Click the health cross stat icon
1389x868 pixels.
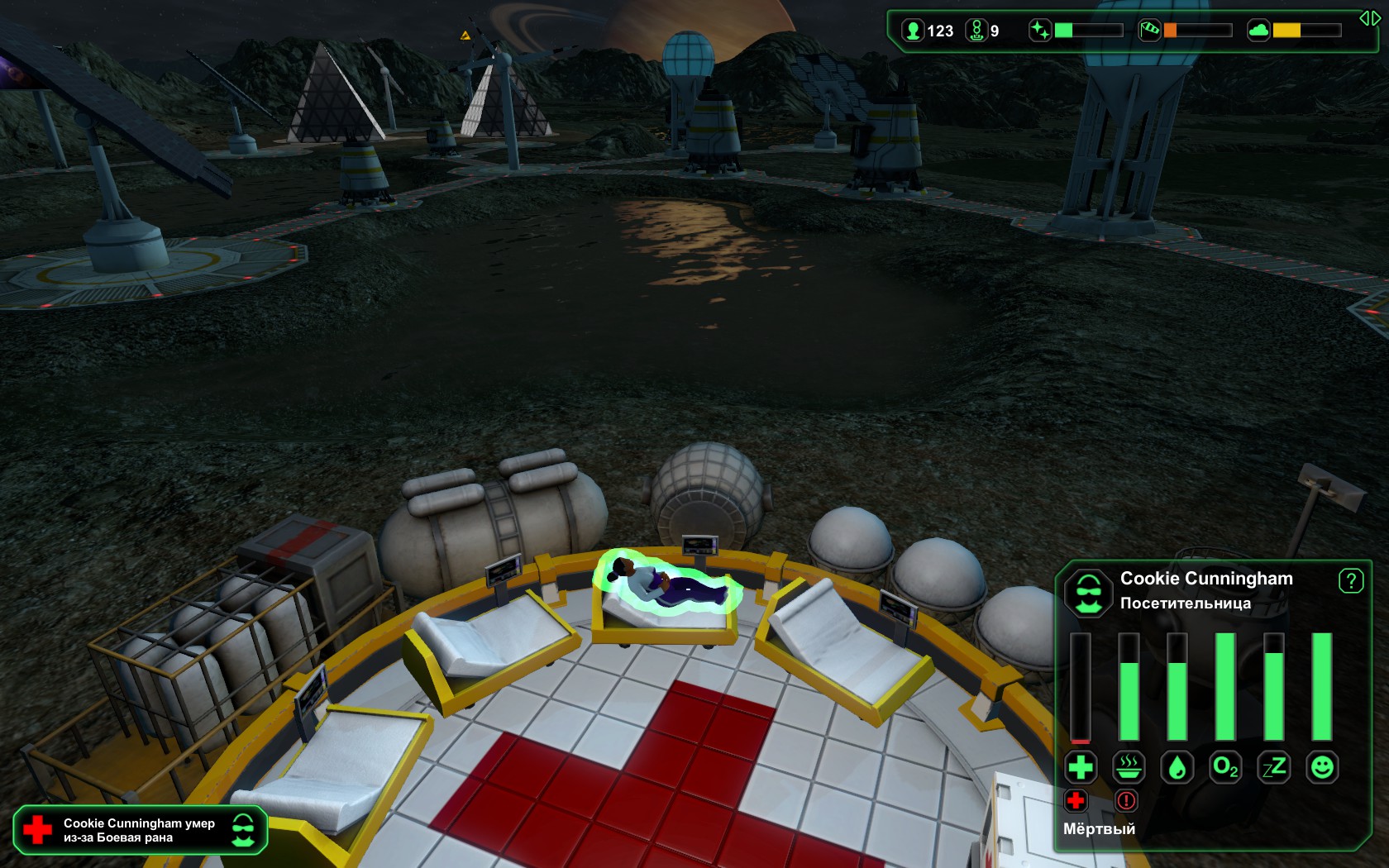1081,767
